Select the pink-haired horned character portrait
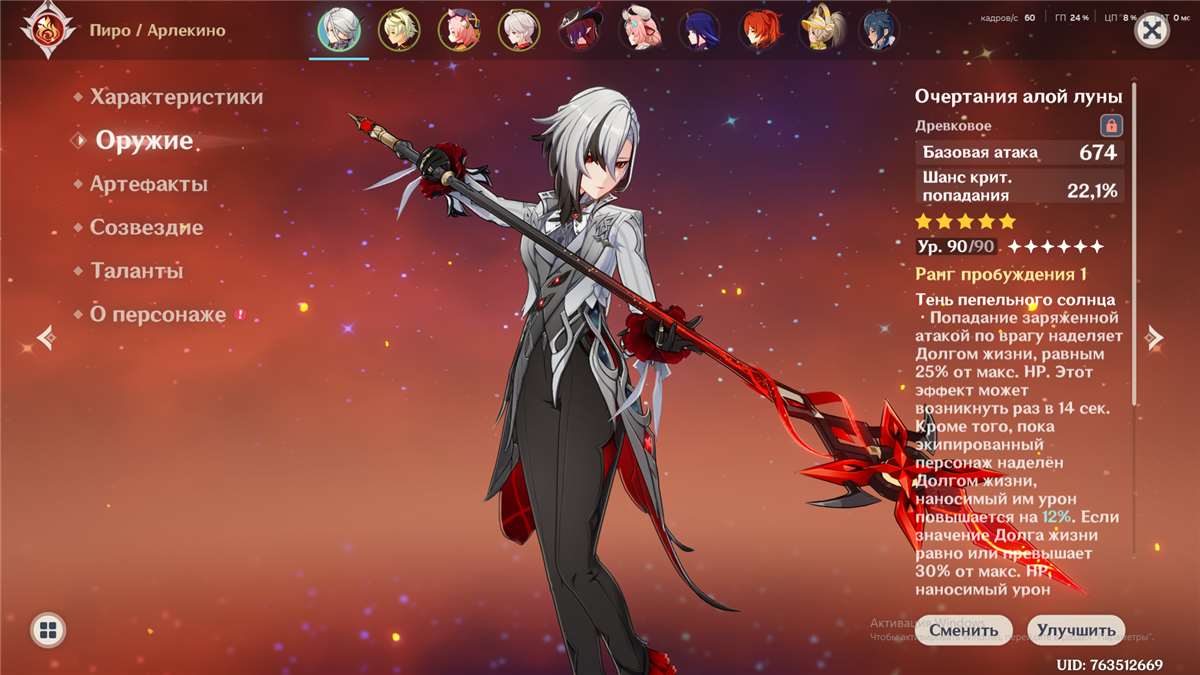The height and width of the screenshot is (675, 1200). point(639,31)
